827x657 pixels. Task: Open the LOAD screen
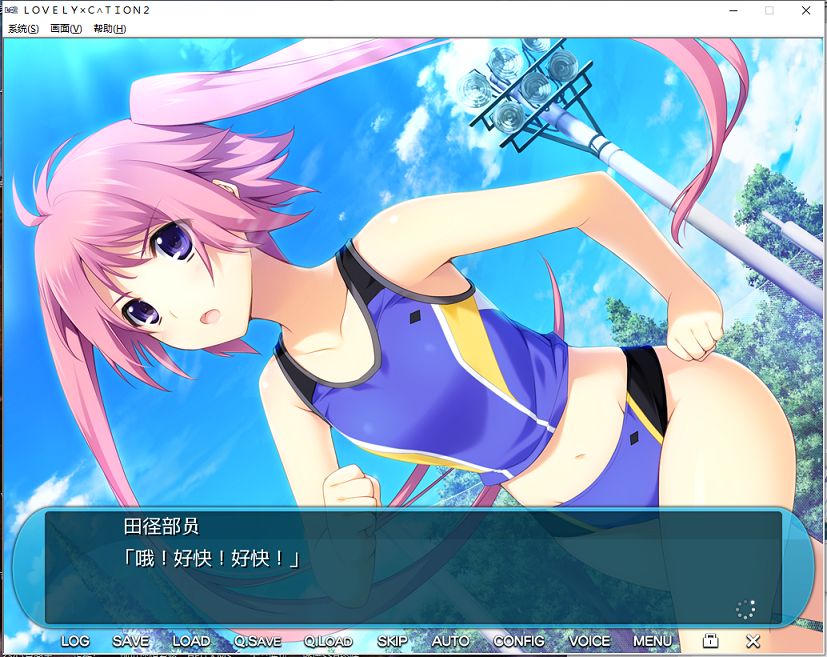point(191,641)
